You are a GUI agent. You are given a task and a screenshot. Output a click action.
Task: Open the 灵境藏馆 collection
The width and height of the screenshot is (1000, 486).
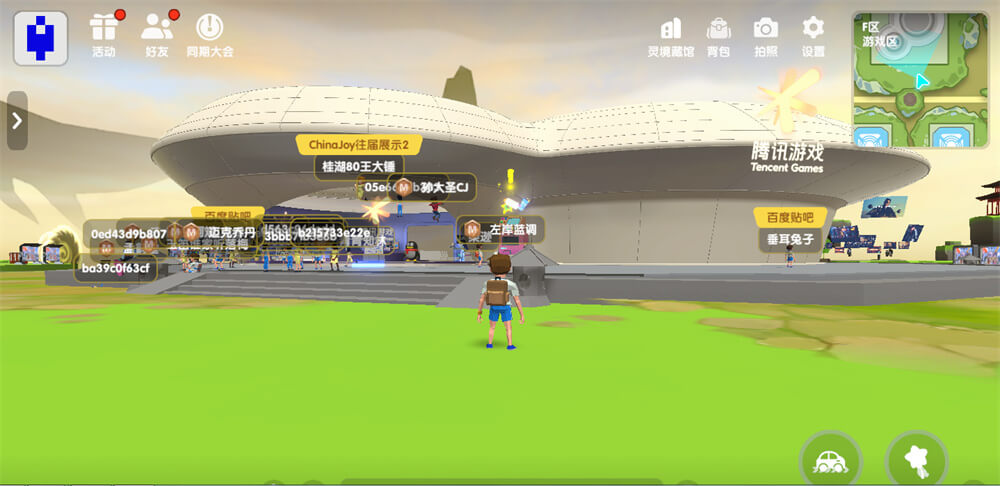(671, 35)
